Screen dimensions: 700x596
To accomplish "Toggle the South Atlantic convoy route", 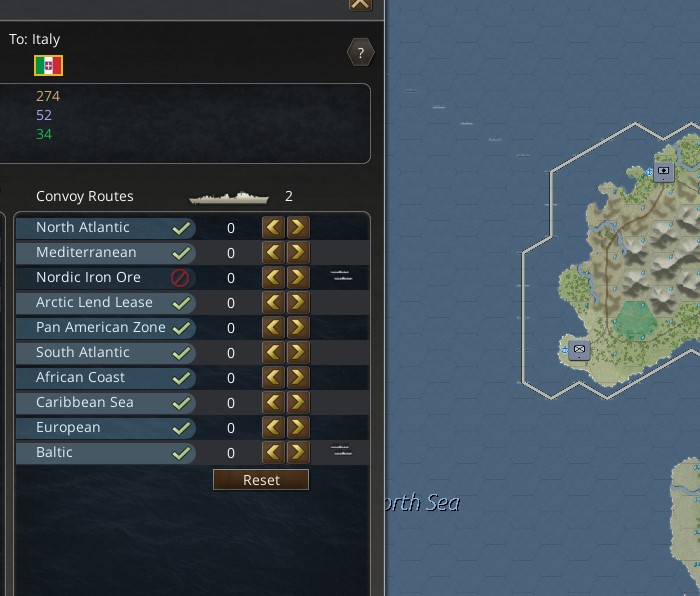I will 181,353.
